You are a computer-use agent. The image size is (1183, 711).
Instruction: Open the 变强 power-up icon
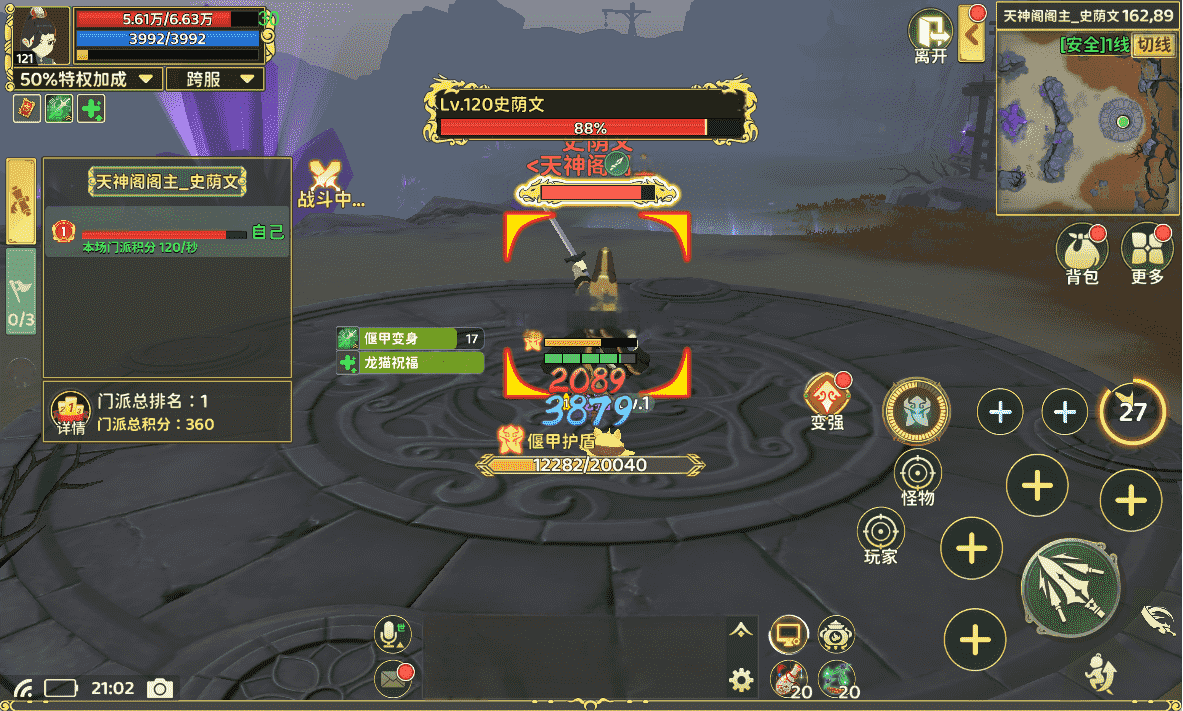827,402
